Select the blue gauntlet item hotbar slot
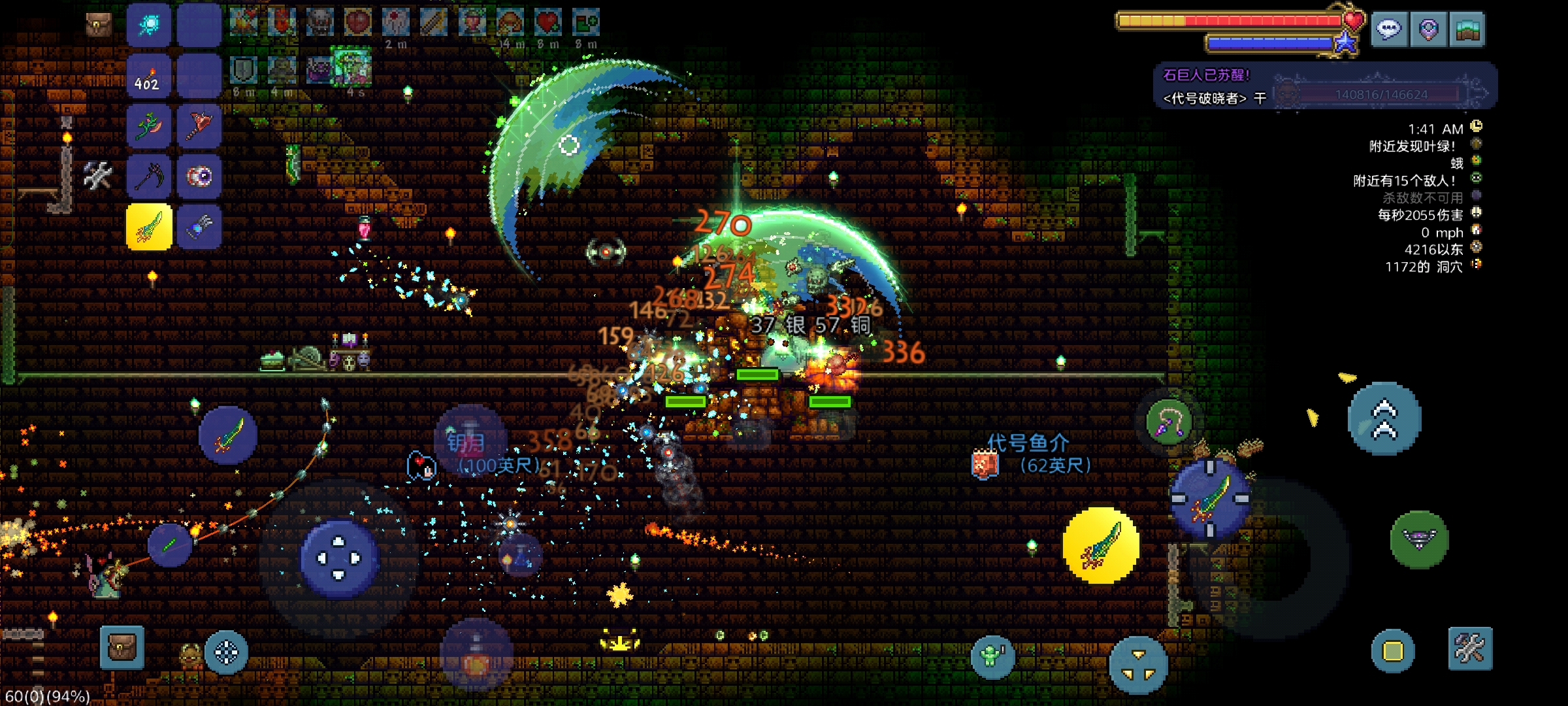Viewport: 1568px width, 706px height. click(x=199, y=227)
